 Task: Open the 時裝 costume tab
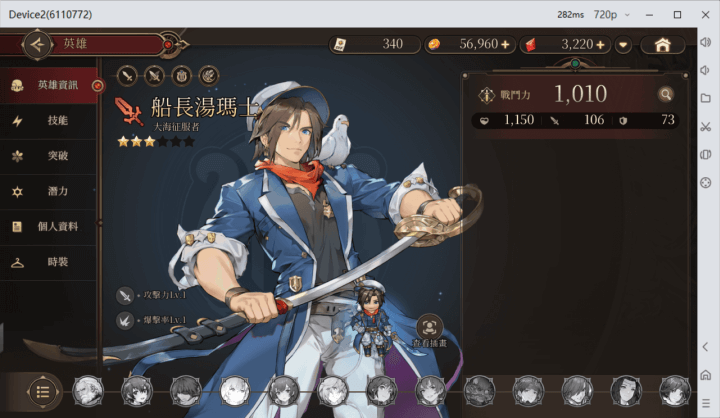pos(50,262)
